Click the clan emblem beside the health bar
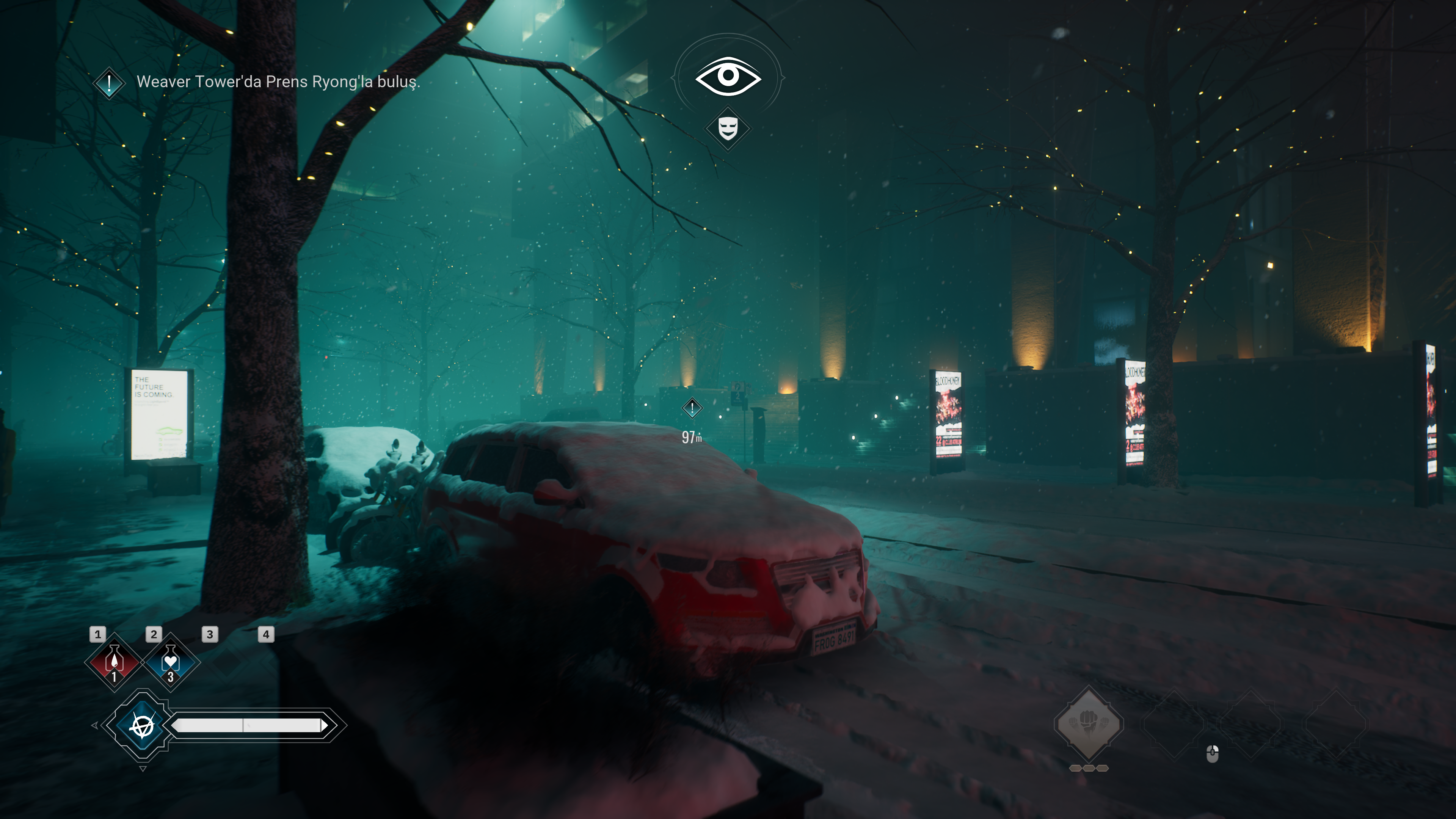This screenshot has height=819, width=1456. click(x=142, y=725)
